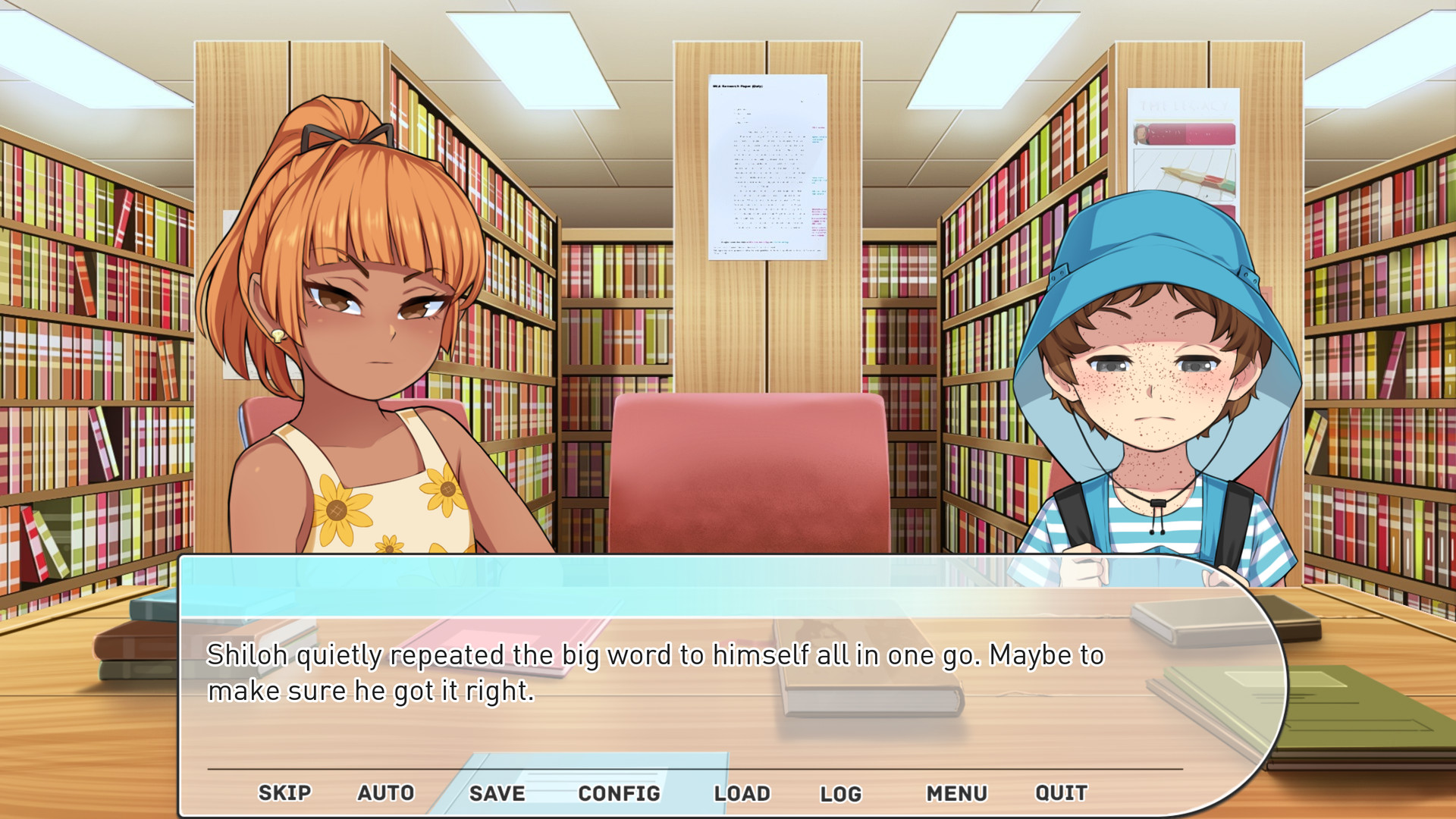Open the CONFIG settings menu
The image size is (1456, 819).
point(619,793)
